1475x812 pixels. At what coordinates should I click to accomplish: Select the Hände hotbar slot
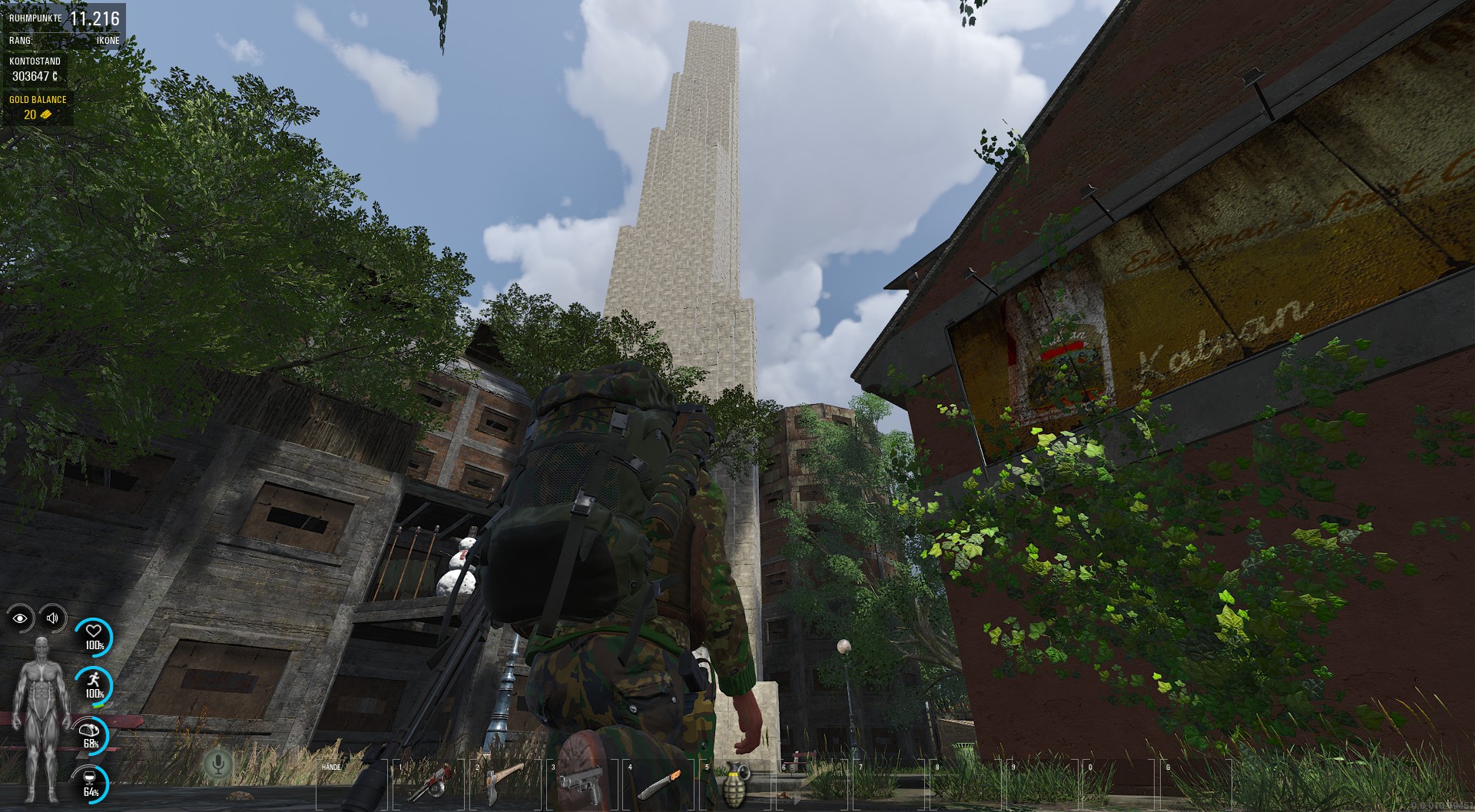click(353, 784)
